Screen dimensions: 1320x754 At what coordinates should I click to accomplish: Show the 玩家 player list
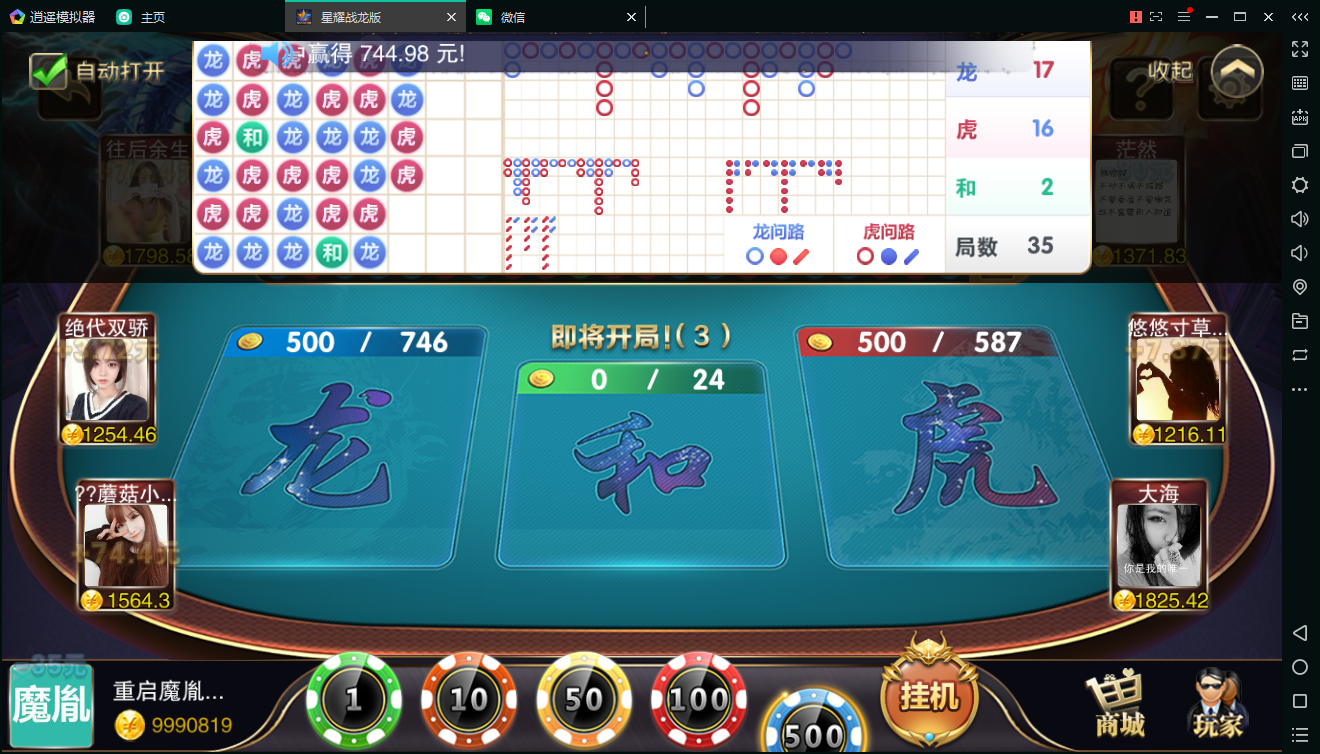1217,703
